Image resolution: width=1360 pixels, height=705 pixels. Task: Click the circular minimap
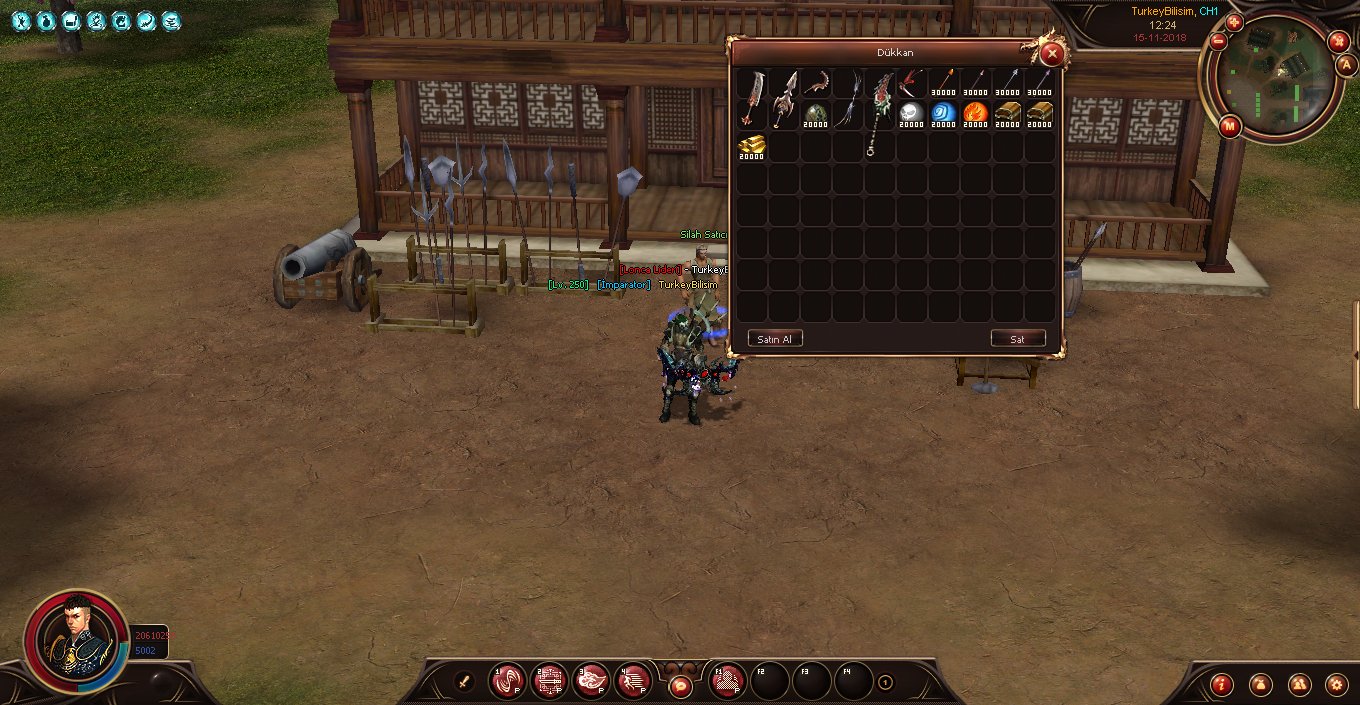pyautogui.click(x=1274, y=78)
